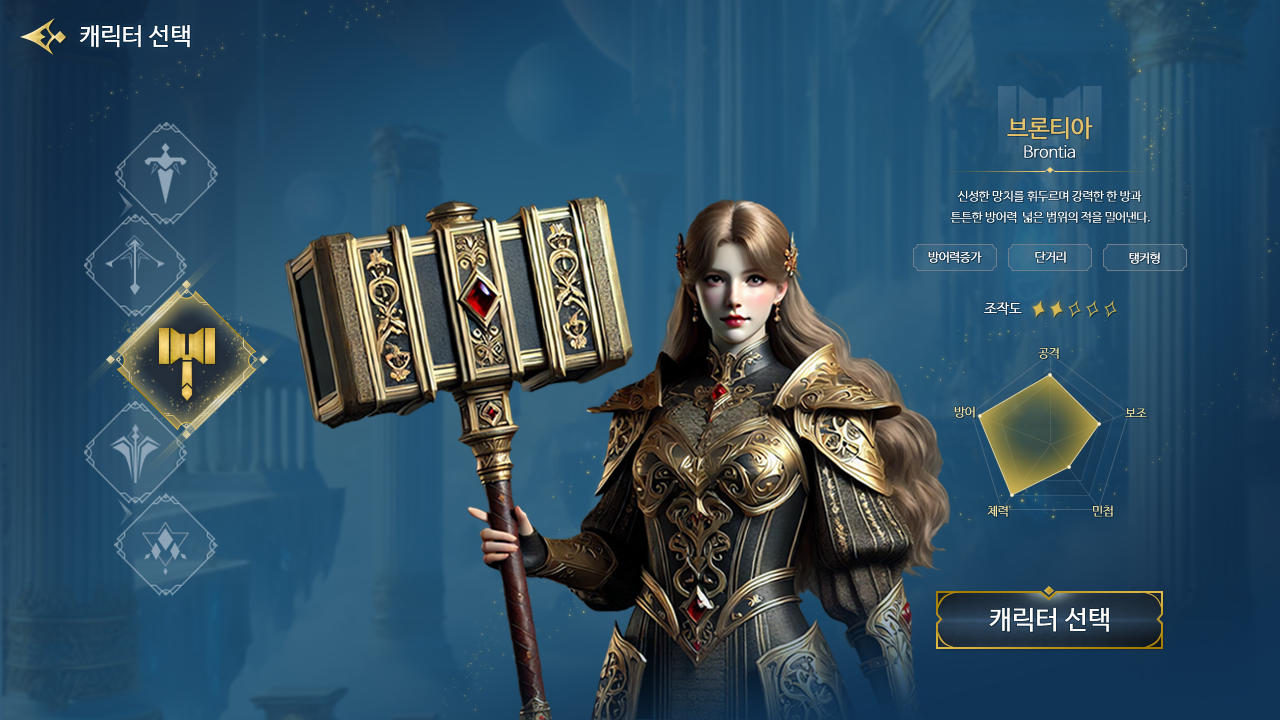
Task: Choose the bow and arrow class icon
Action: [135, 265]
